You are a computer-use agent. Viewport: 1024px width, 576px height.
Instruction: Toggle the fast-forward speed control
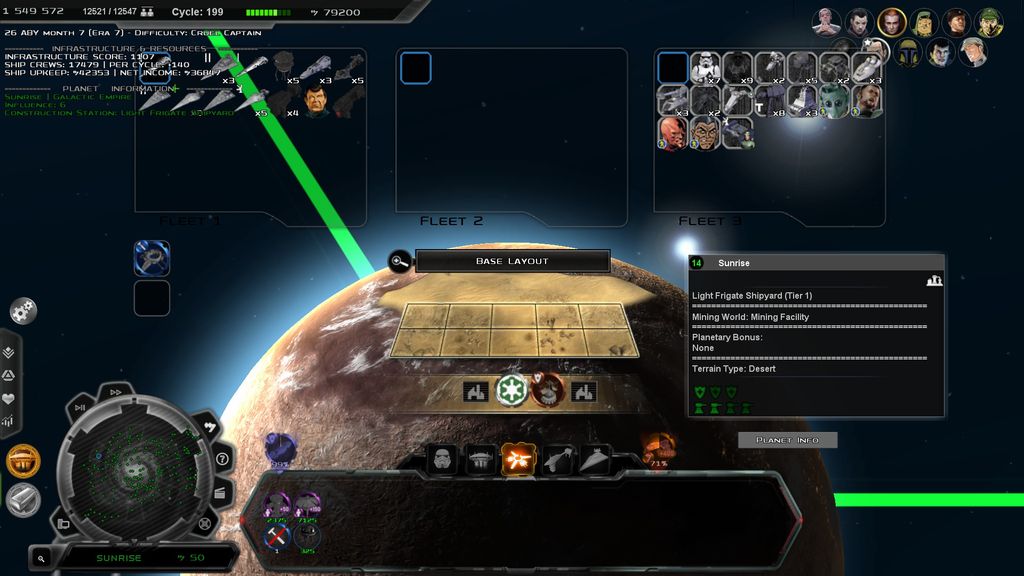pos(115,392)
